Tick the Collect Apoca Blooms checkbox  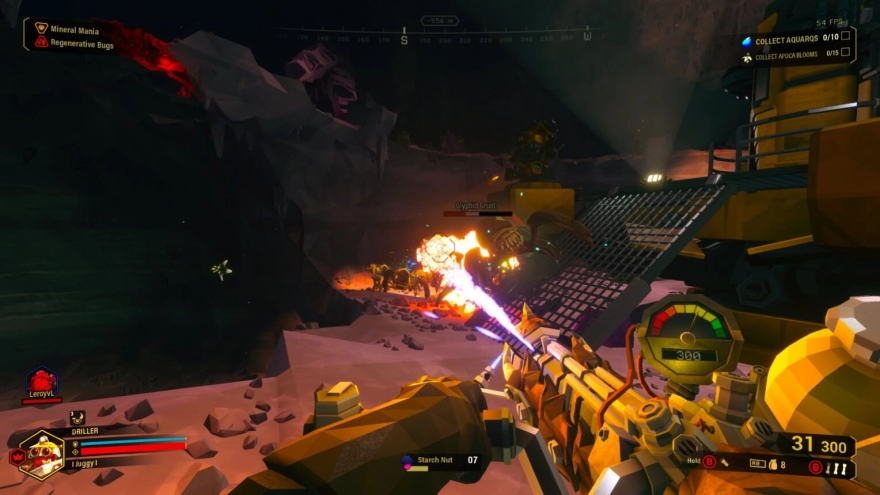[x=846, y=53]
